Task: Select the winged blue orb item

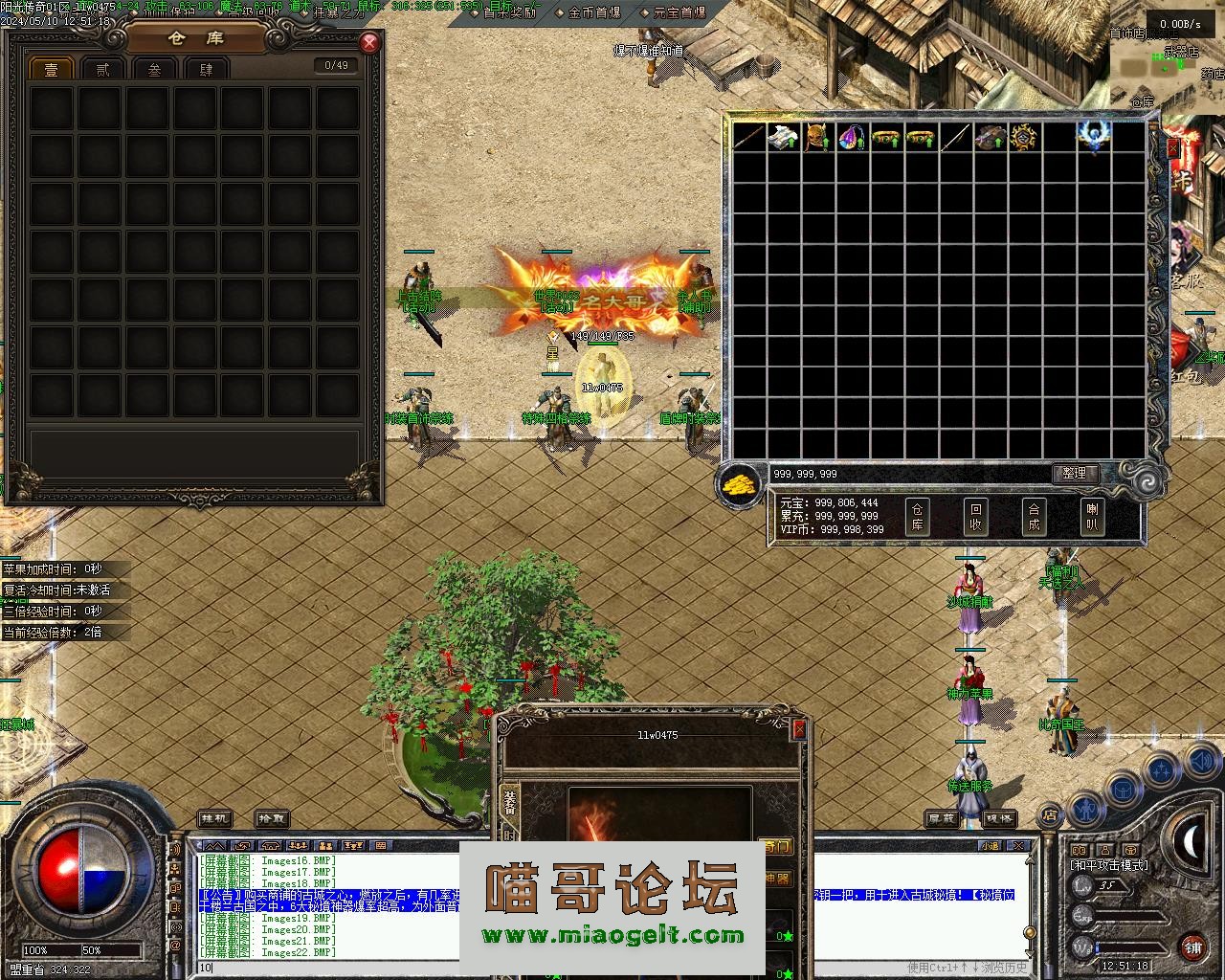Action: (x=1093, y=136)
